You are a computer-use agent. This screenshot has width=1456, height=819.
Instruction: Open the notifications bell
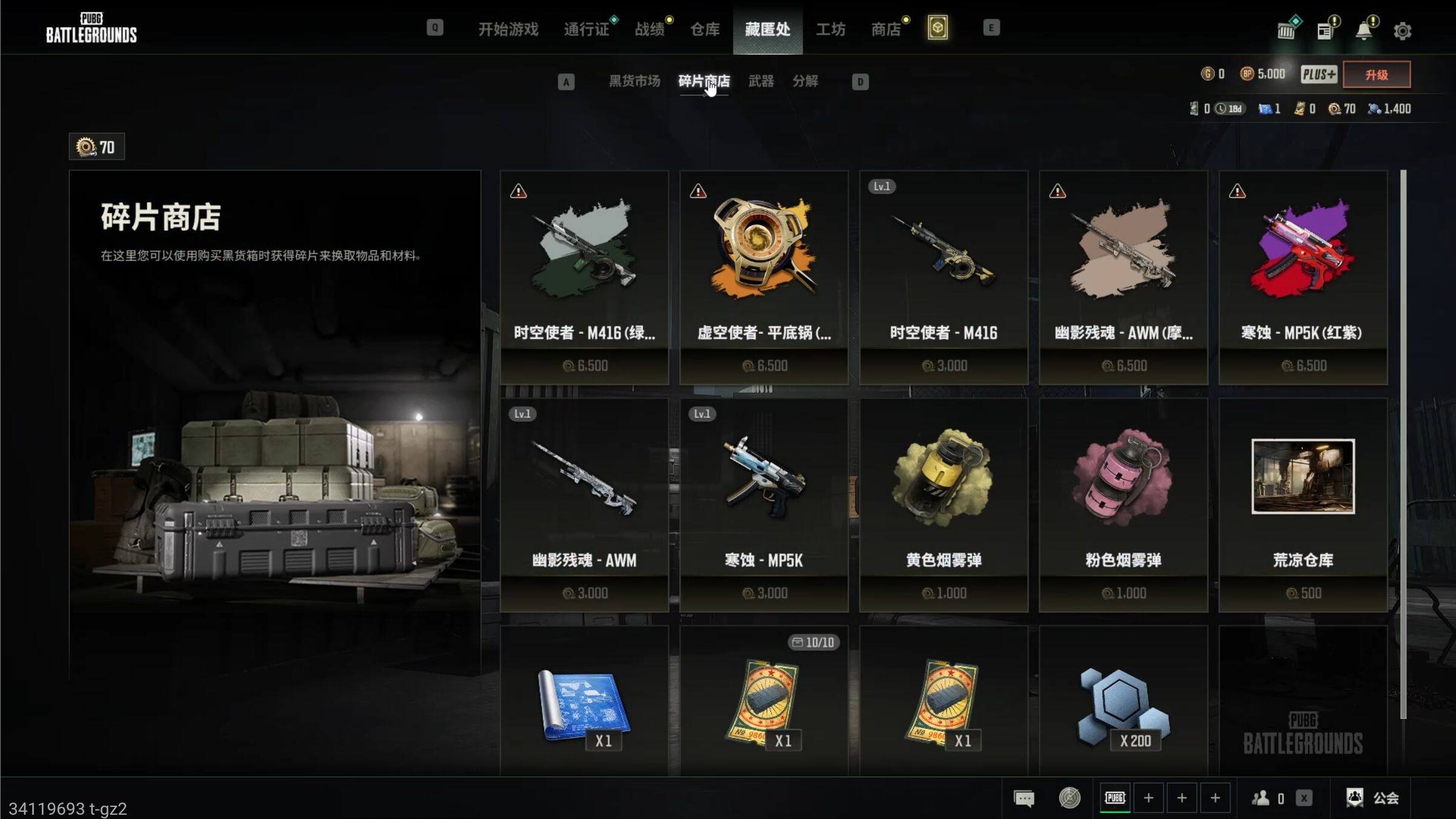tap(1363, 31)
